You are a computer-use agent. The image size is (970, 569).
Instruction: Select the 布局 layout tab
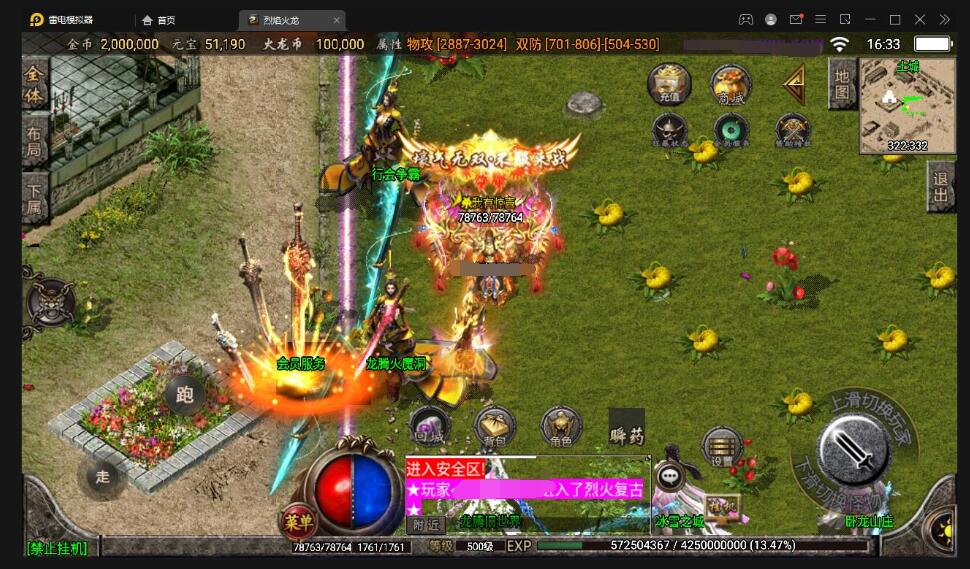pyautogui.click(x=34, y=140)
